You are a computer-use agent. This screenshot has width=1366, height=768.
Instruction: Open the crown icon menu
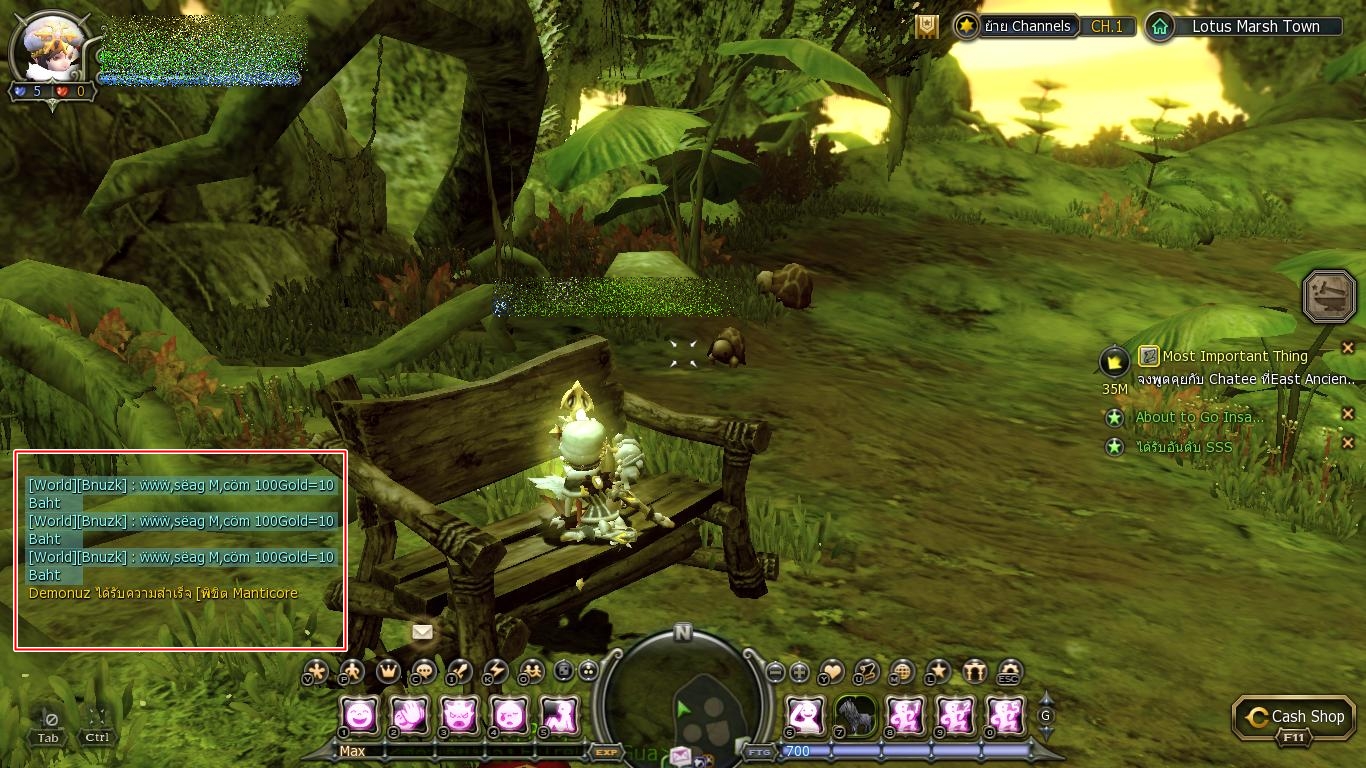[387, 671]
